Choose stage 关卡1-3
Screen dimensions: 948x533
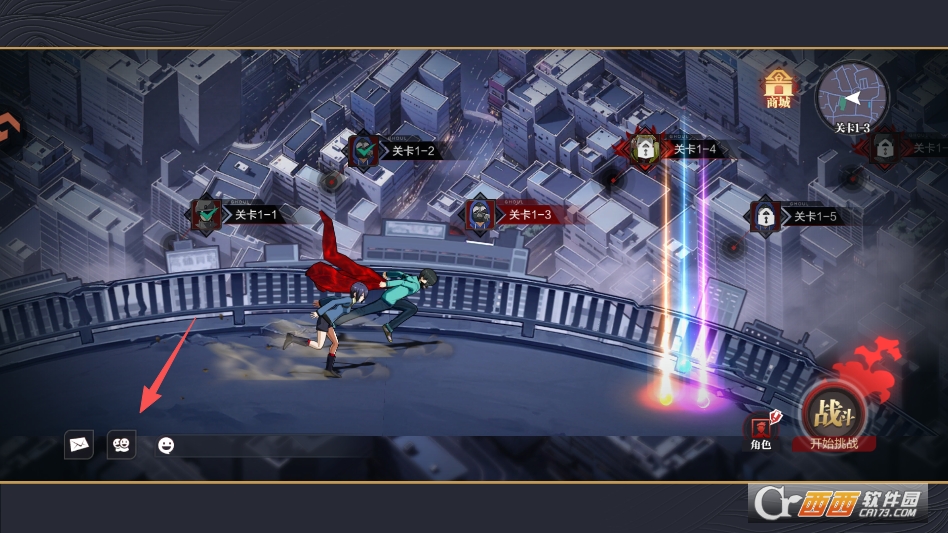point(480,214)
